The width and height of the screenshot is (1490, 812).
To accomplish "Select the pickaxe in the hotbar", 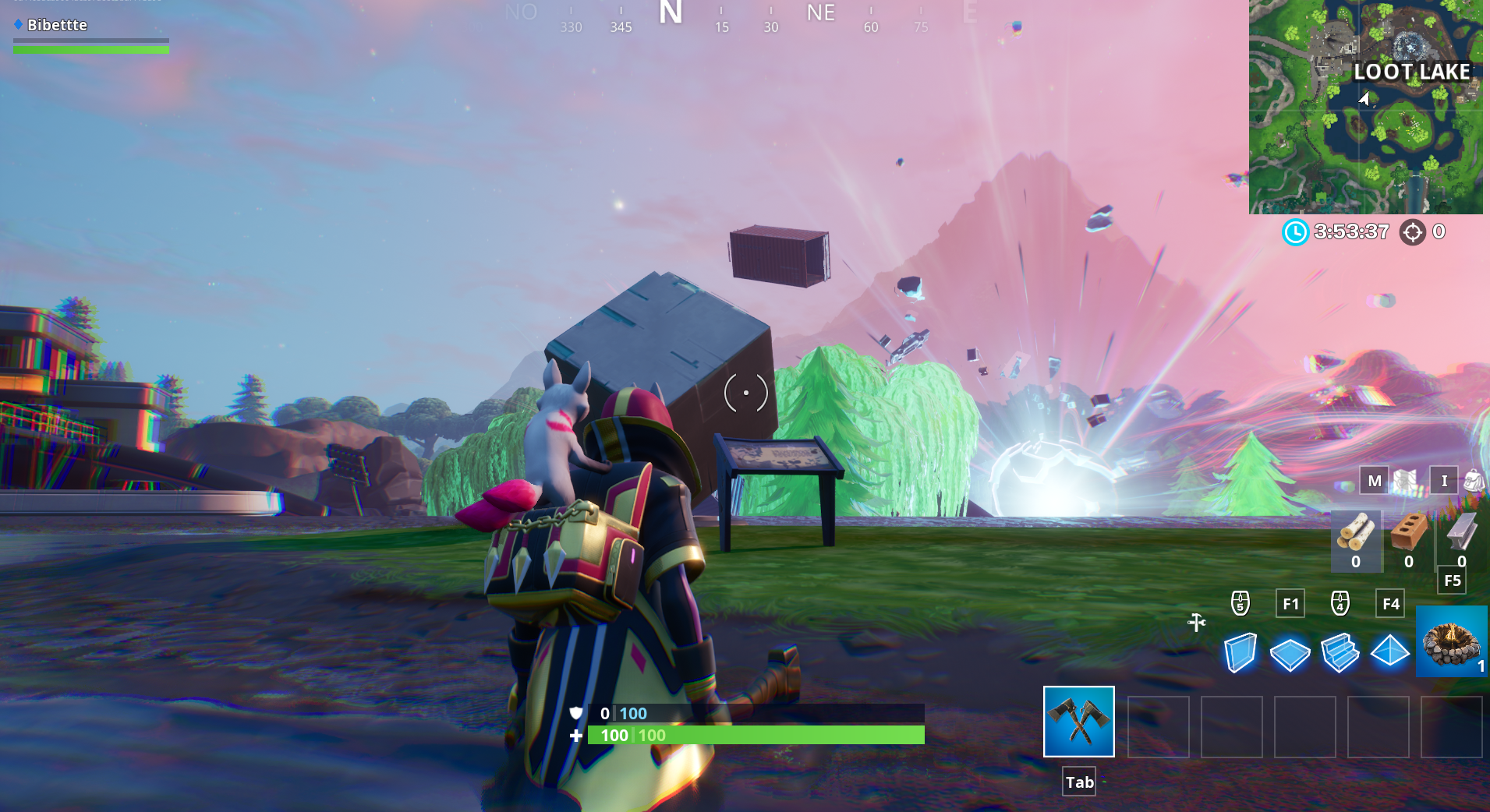I will tap(1078, 722).
